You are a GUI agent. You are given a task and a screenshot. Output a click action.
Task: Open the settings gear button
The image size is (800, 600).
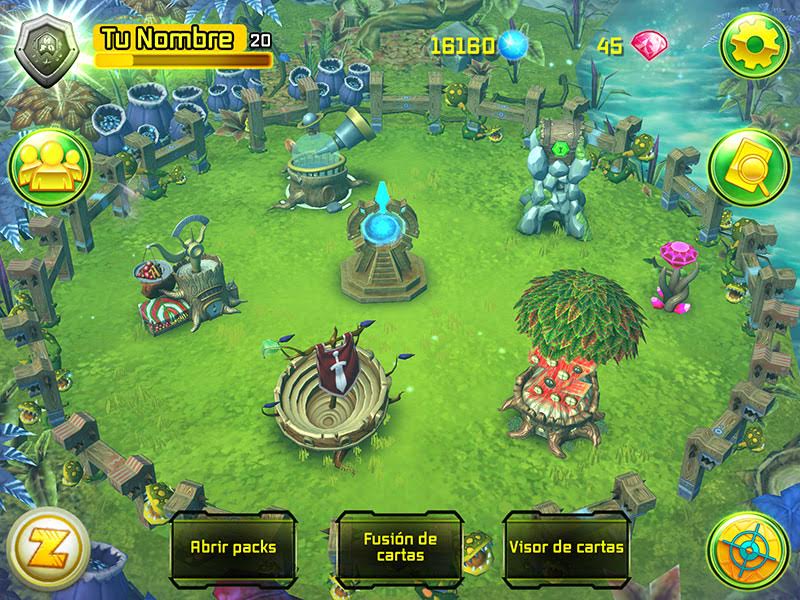point(756,46)
